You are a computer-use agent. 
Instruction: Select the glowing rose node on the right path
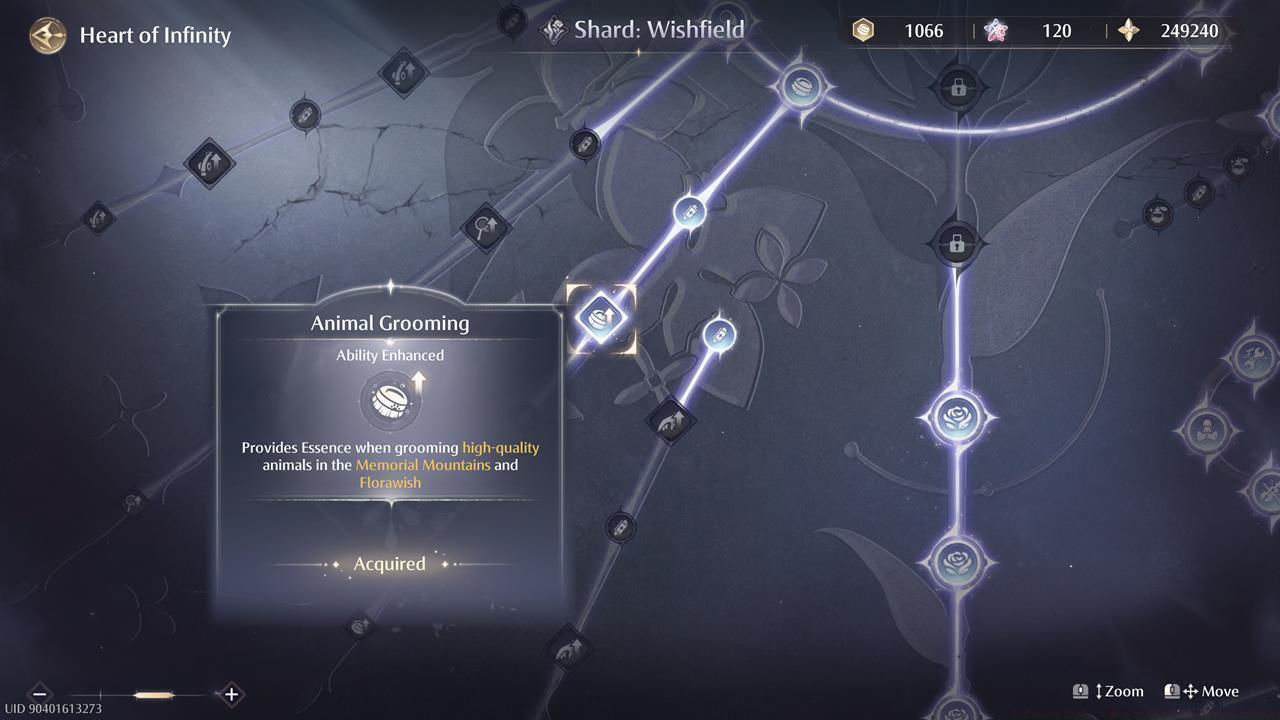[x=958, y=416]
